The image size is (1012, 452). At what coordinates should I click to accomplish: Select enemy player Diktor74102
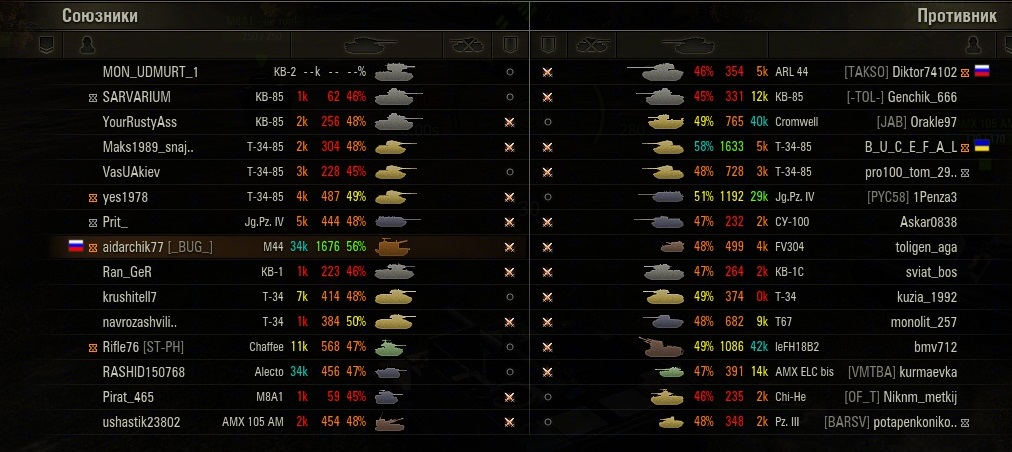(925, 72)
